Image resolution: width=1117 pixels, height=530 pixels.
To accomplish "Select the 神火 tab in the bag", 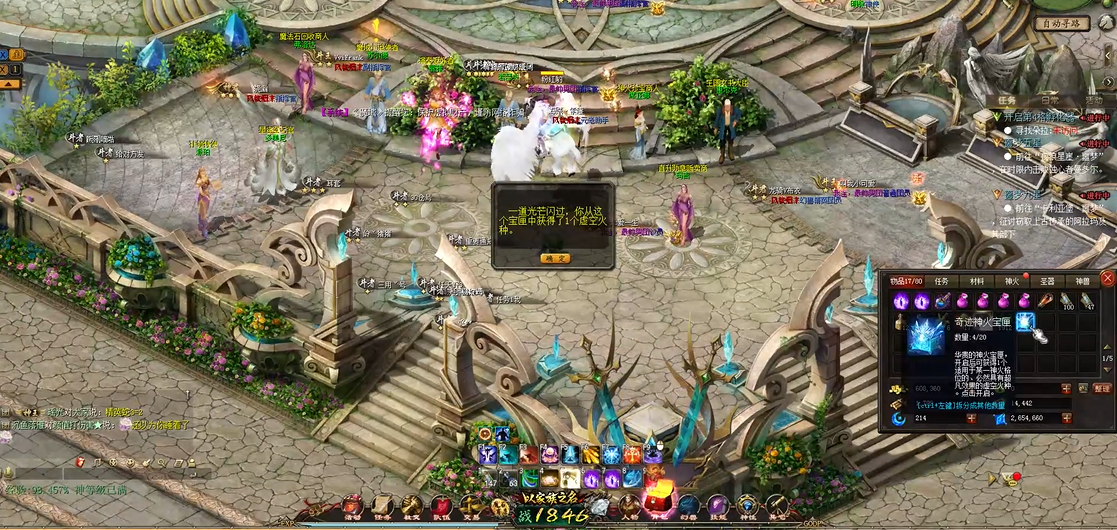I will tap(1012, 282).
